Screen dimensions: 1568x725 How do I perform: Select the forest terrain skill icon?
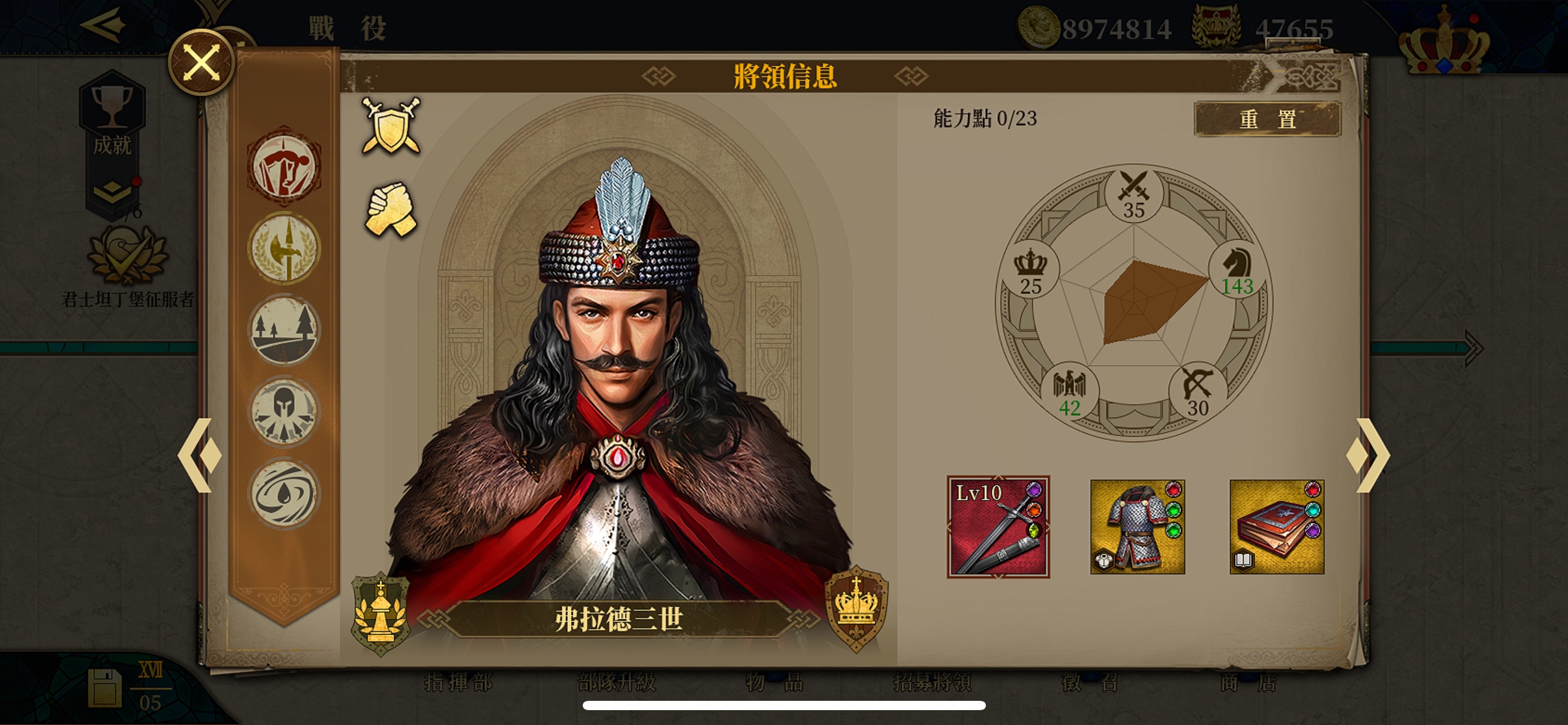284,330
